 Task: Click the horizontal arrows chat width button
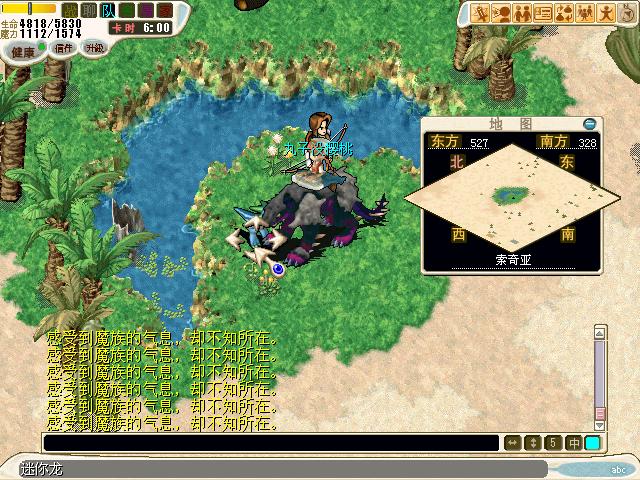513,442
